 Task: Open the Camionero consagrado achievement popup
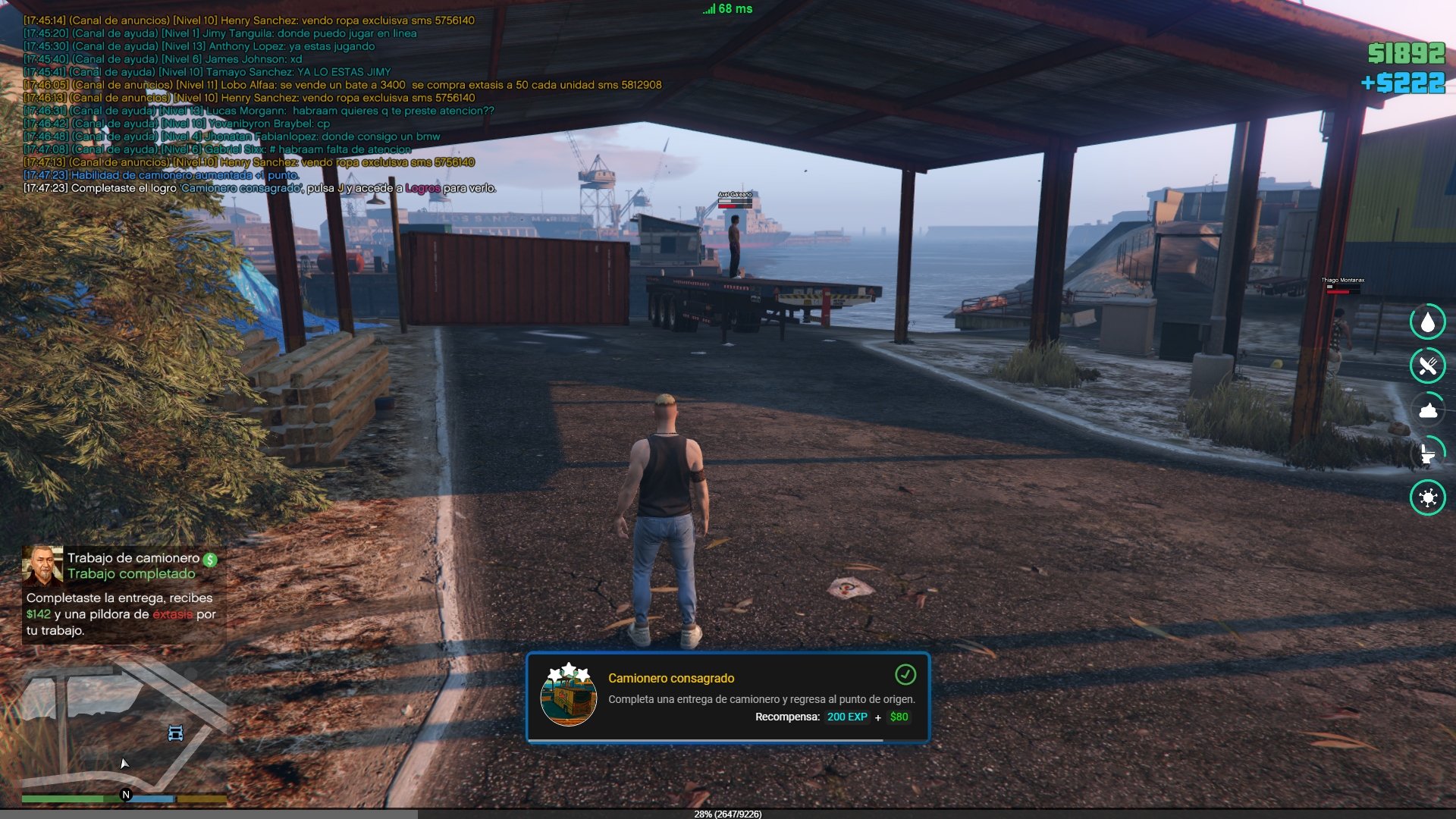(x=728, y=698)
